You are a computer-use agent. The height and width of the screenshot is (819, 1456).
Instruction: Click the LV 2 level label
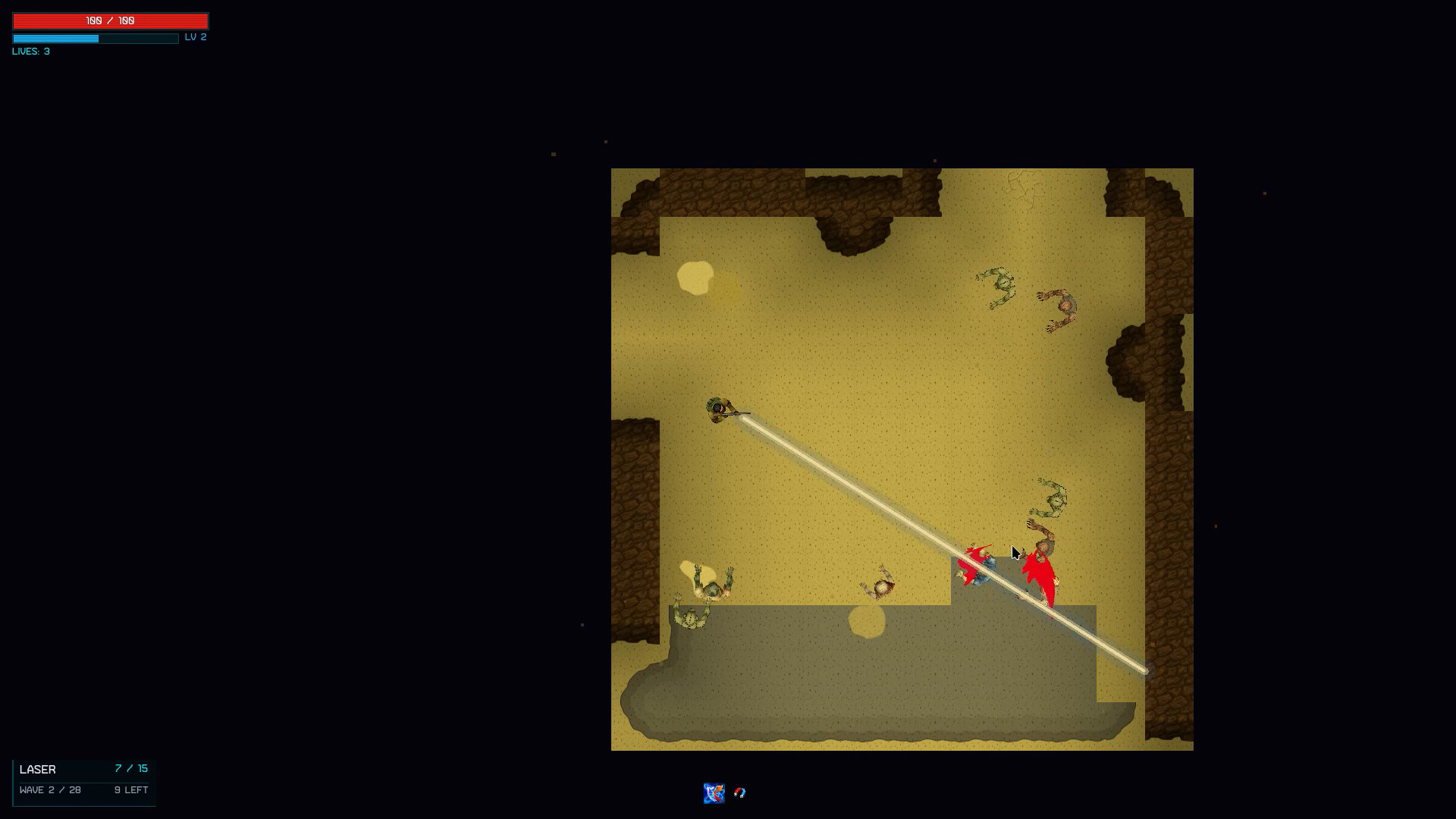tap(196, 36)
